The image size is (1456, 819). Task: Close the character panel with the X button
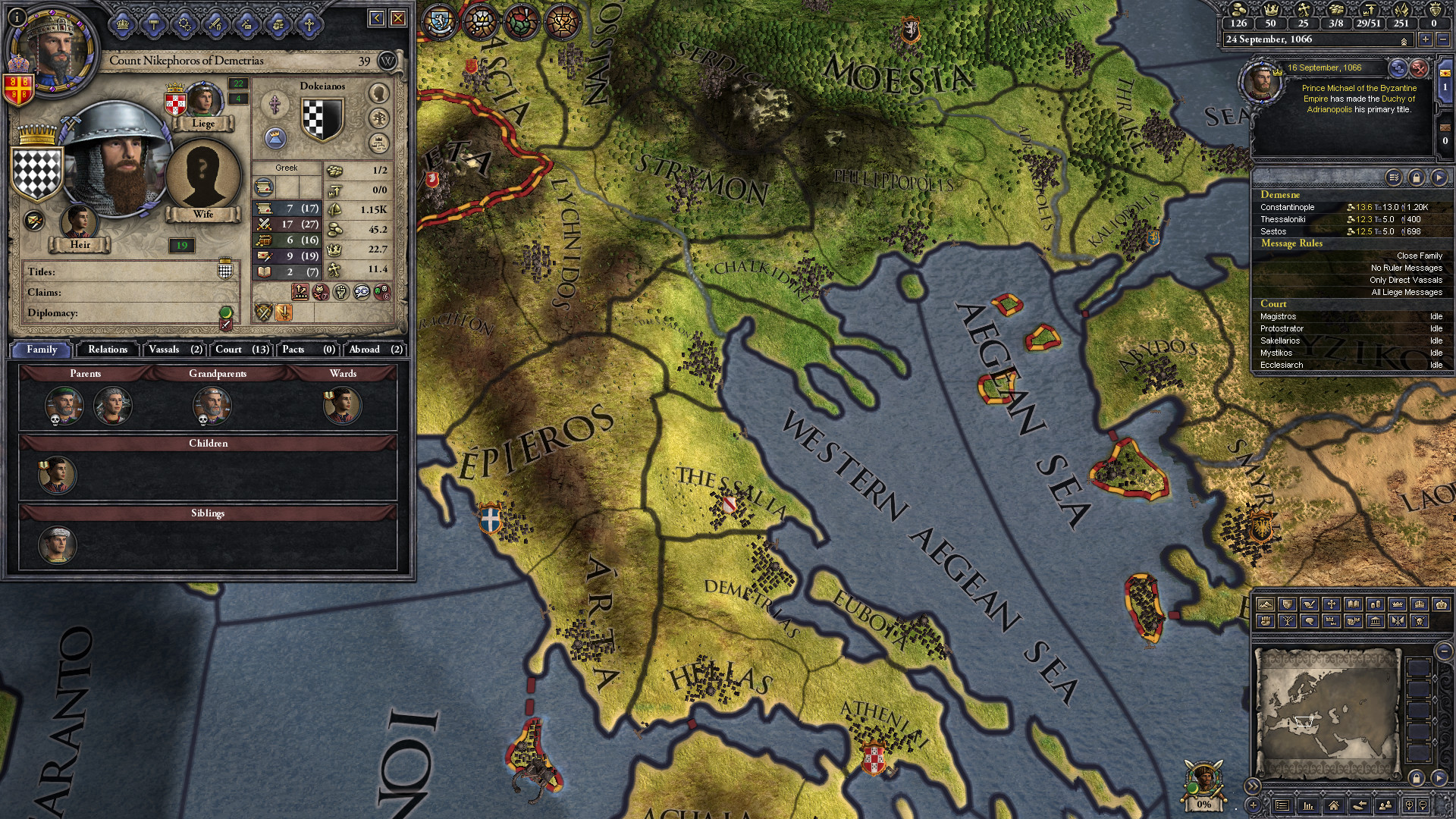click(x=398, y=18)
